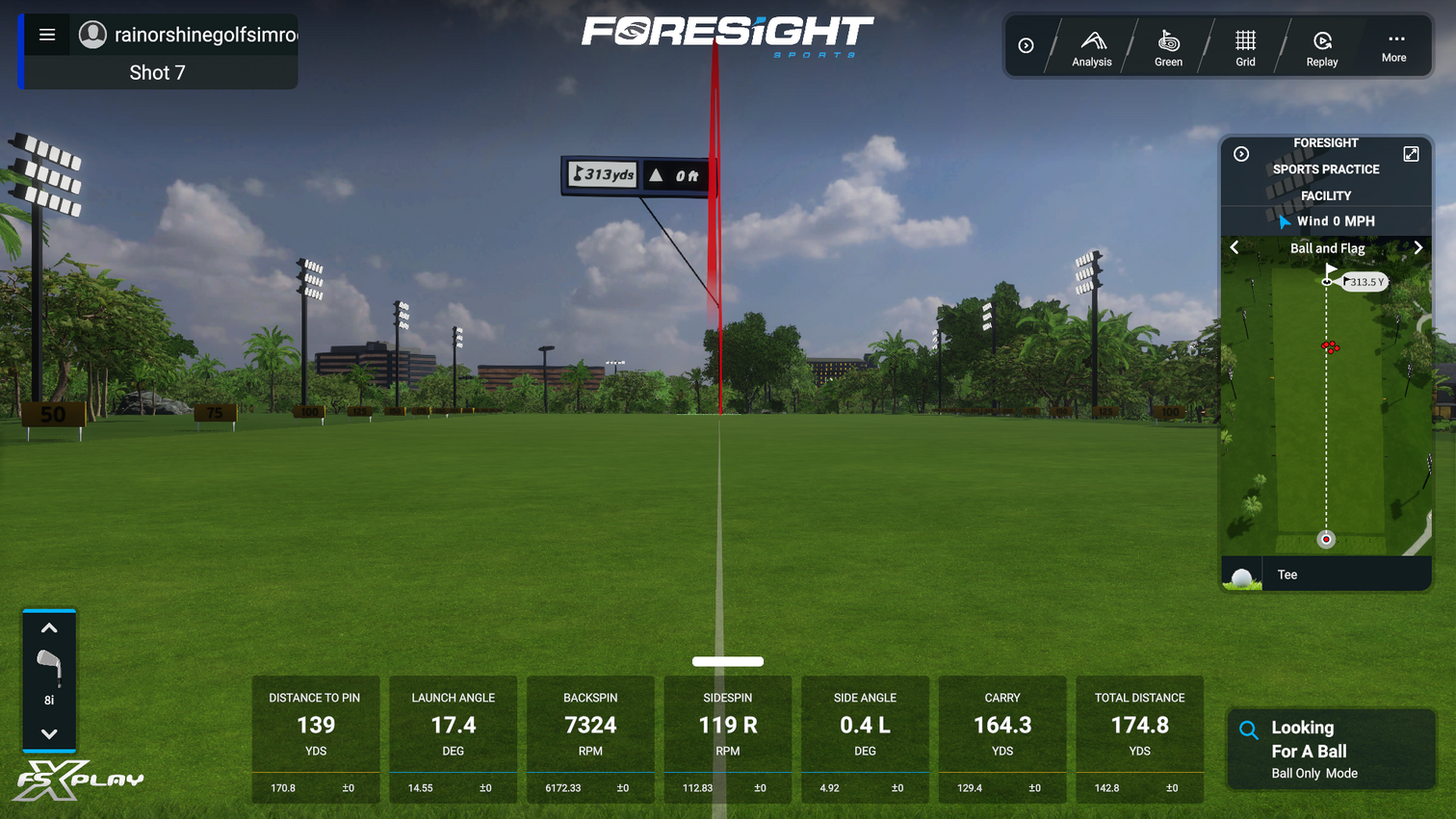Image resolution: width=1456 pixels, height=819 pixels.
Task: Click the Looking For A Ball panel
Action: coord(1331,749)
